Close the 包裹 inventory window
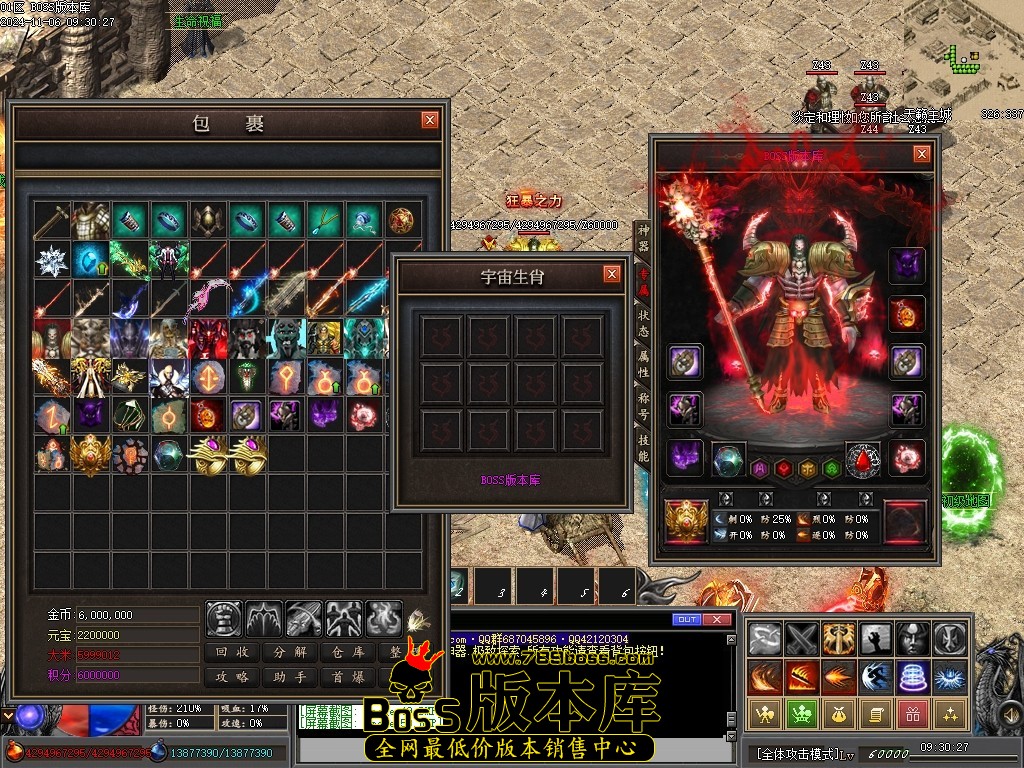 tap(430, 120)
